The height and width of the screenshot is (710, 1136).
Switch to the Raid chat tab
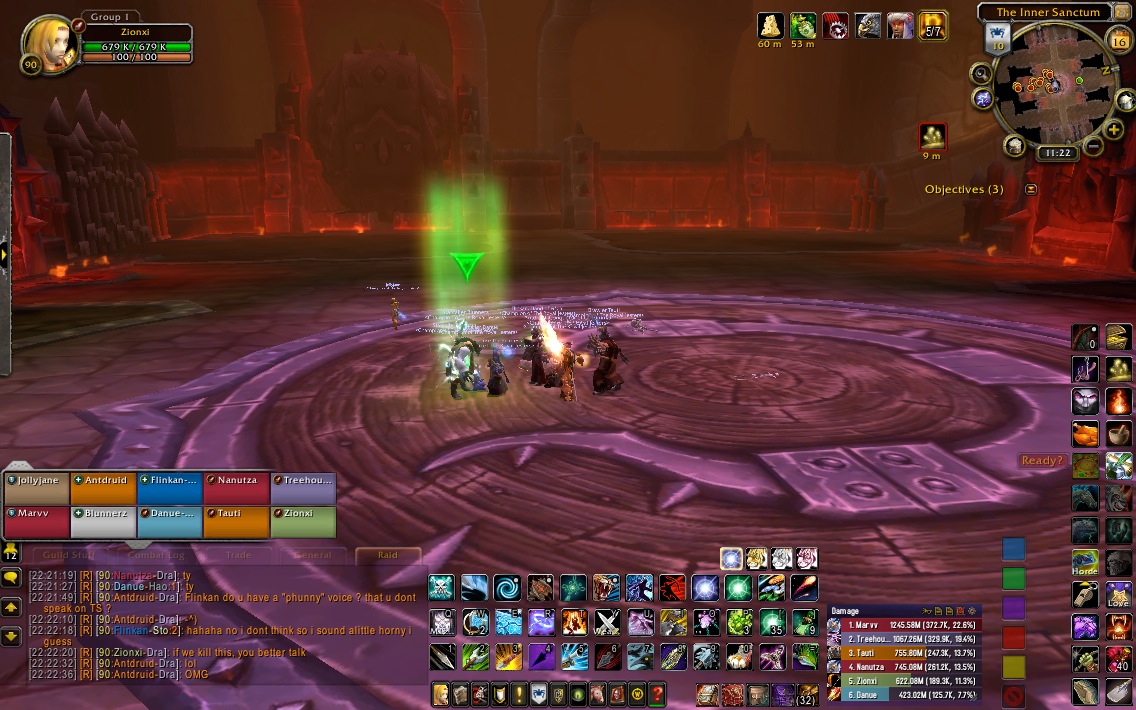pos(387,555)
